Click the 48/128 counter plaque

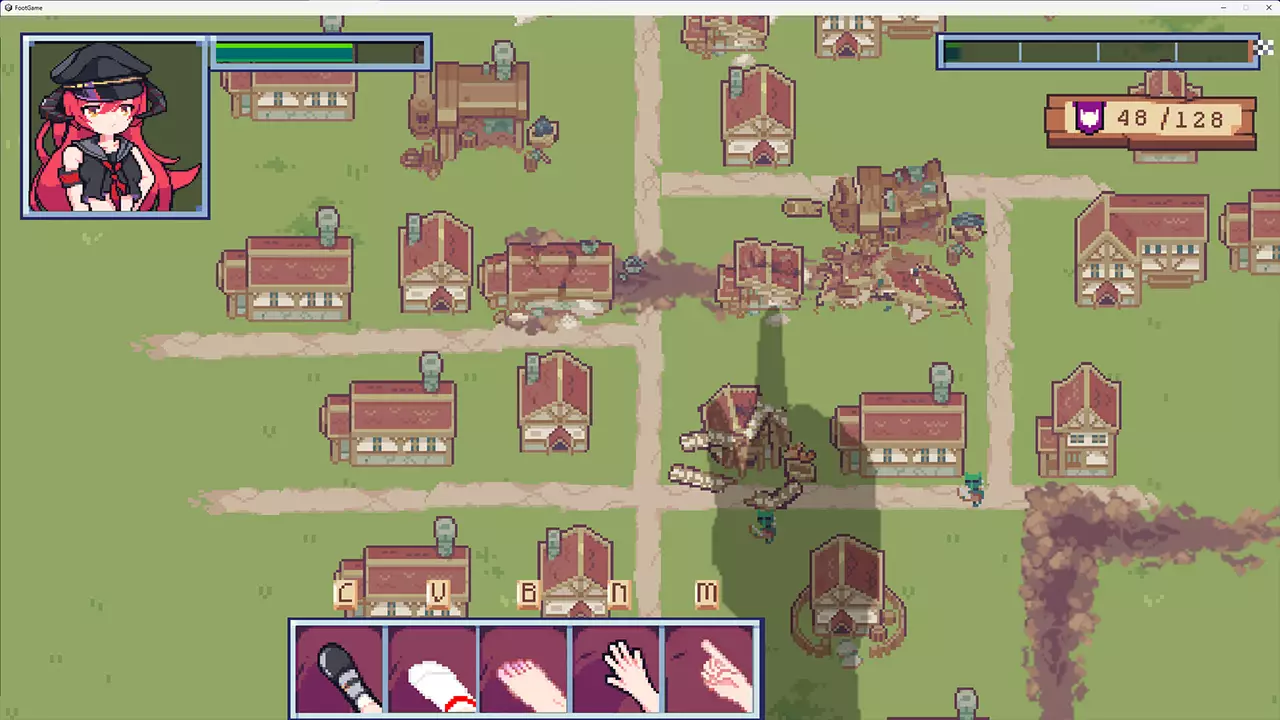(x=1150, y=119)
